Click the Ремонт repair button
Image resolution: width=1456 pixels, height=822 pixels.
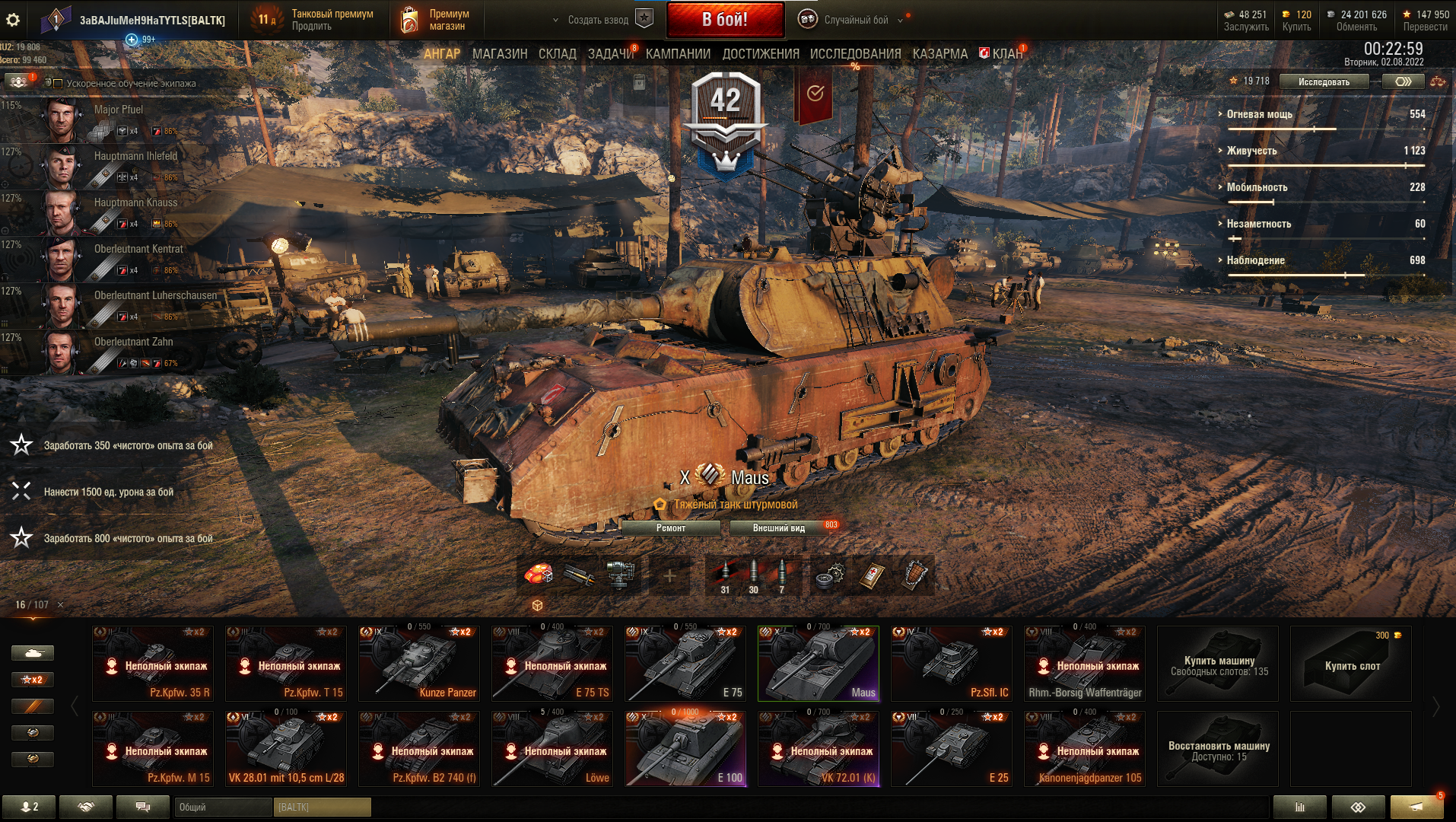pos(670,527)
